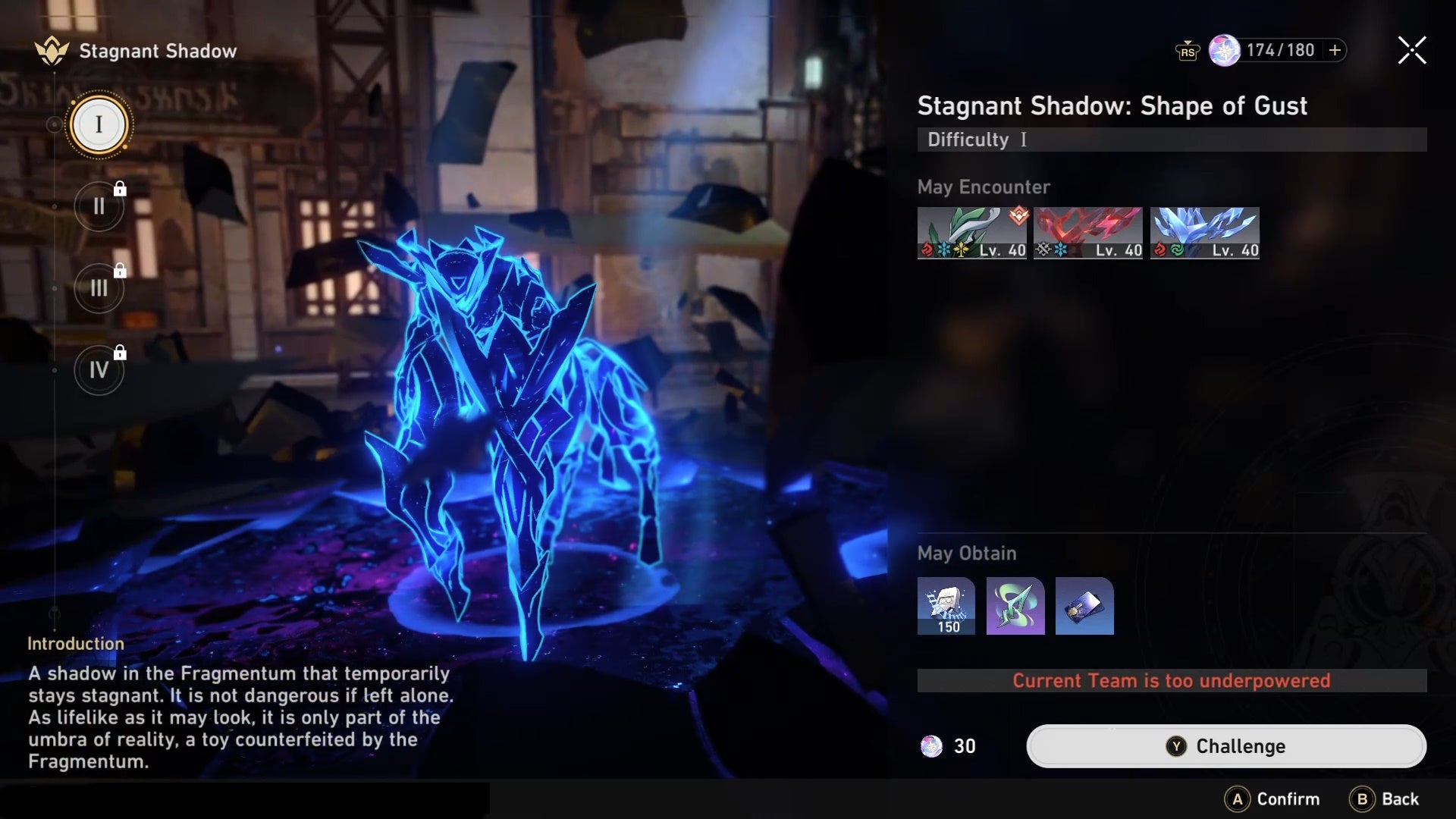The image size is (1456, 819).
Task: Expand the small arrow above the RS icon
Action: pos(1189,42)
